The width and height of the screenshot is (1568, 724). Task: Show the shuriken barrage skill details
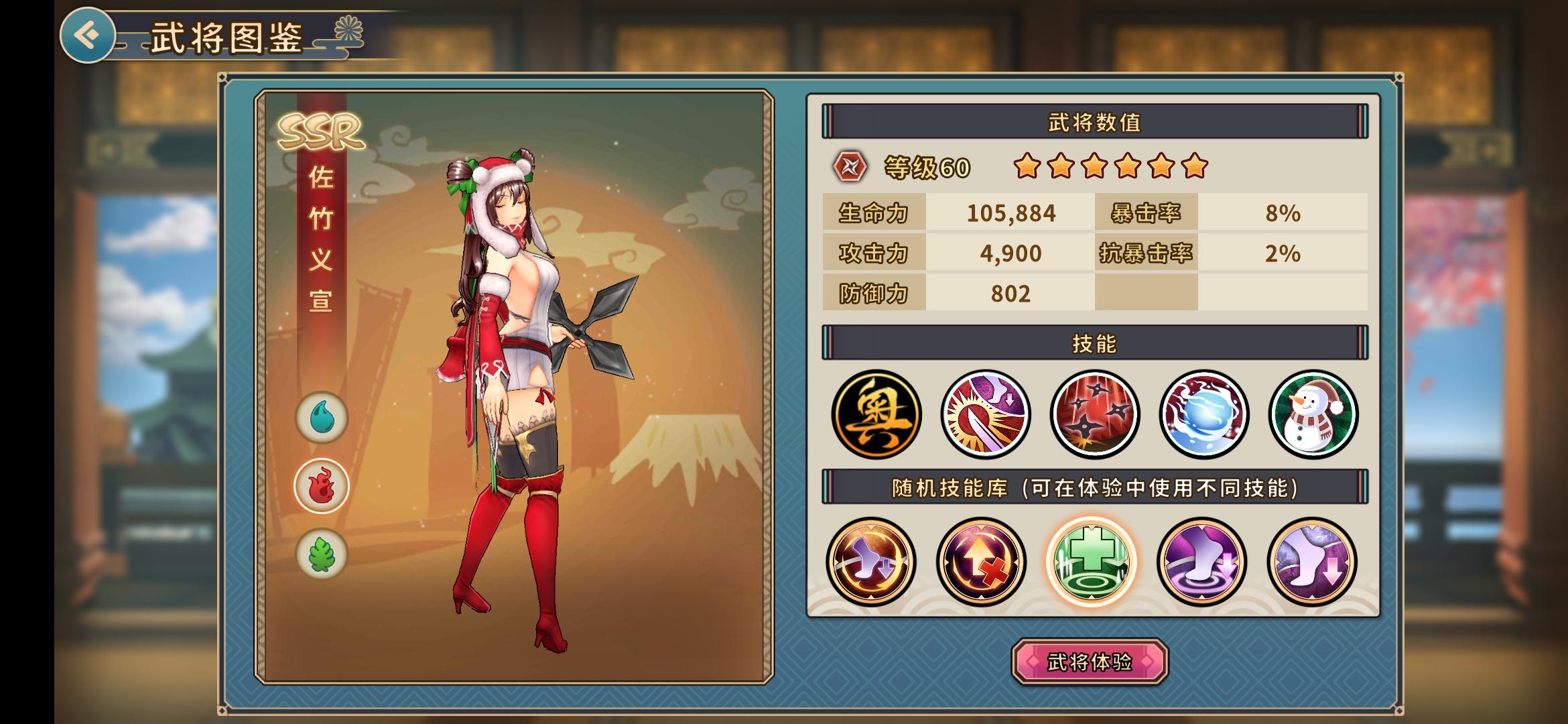point(1094,414)
